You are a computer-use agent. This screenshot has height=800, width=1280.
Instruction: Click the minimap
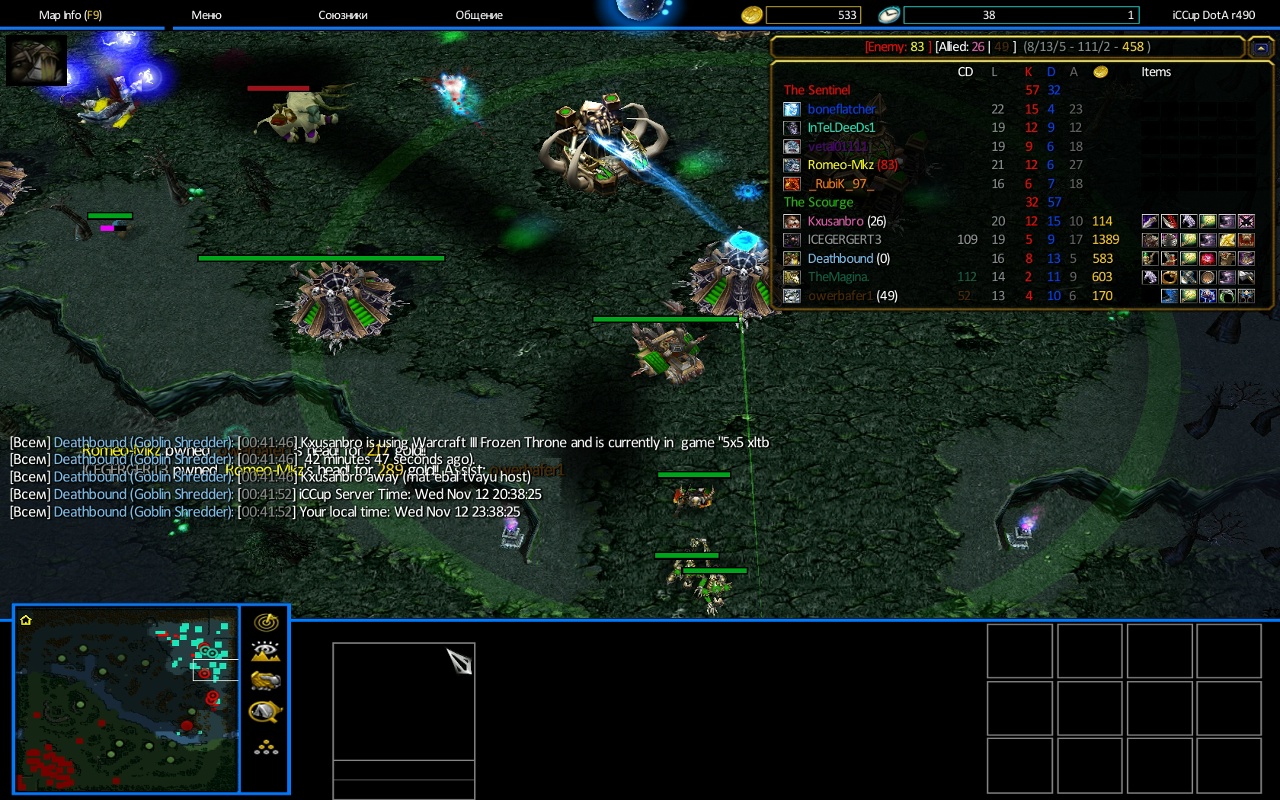(x=127, y=698)
